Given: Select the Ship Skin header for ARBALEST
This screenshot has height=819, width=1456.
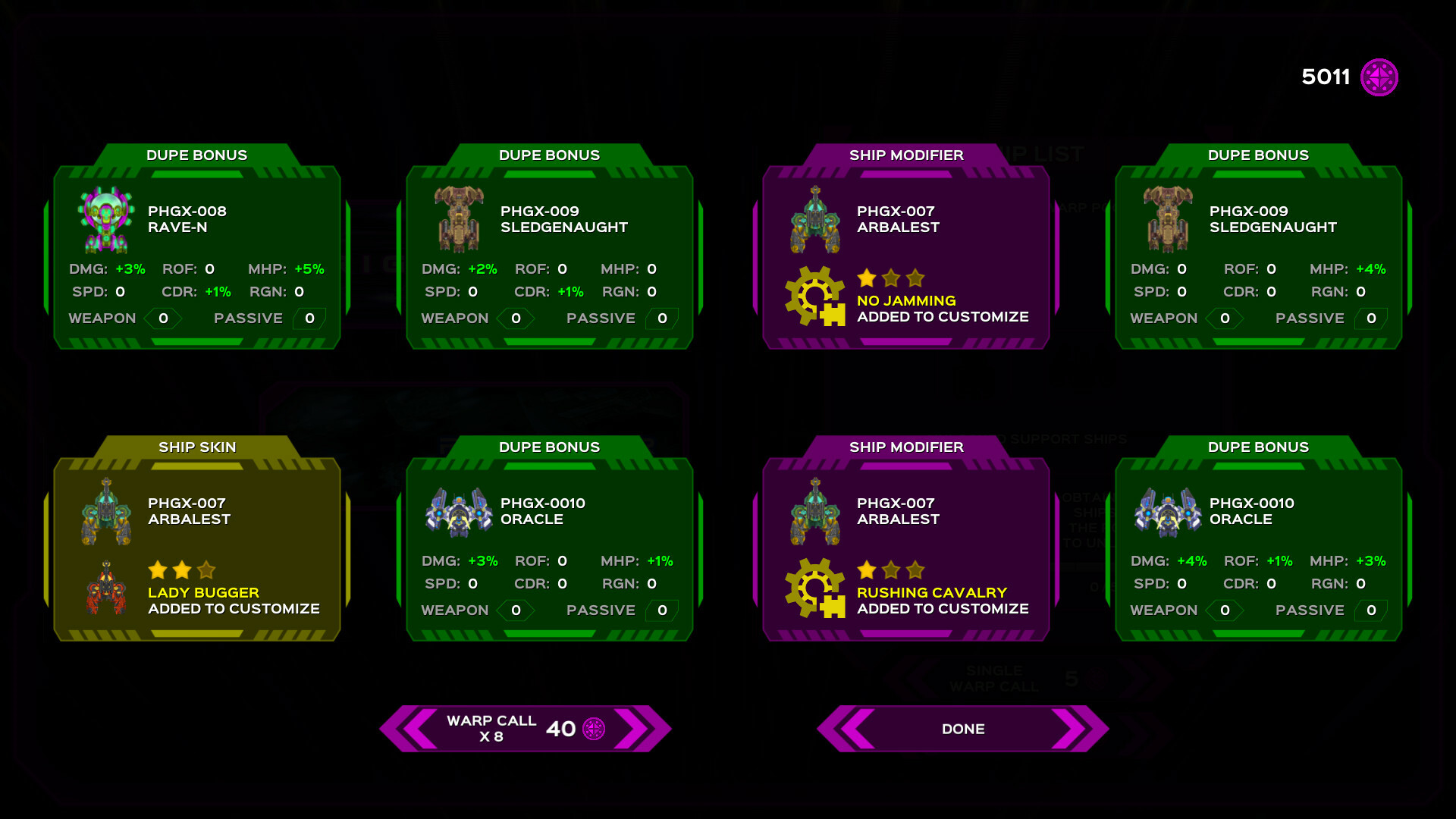Looking at the screenshot, I should (197, 447).
